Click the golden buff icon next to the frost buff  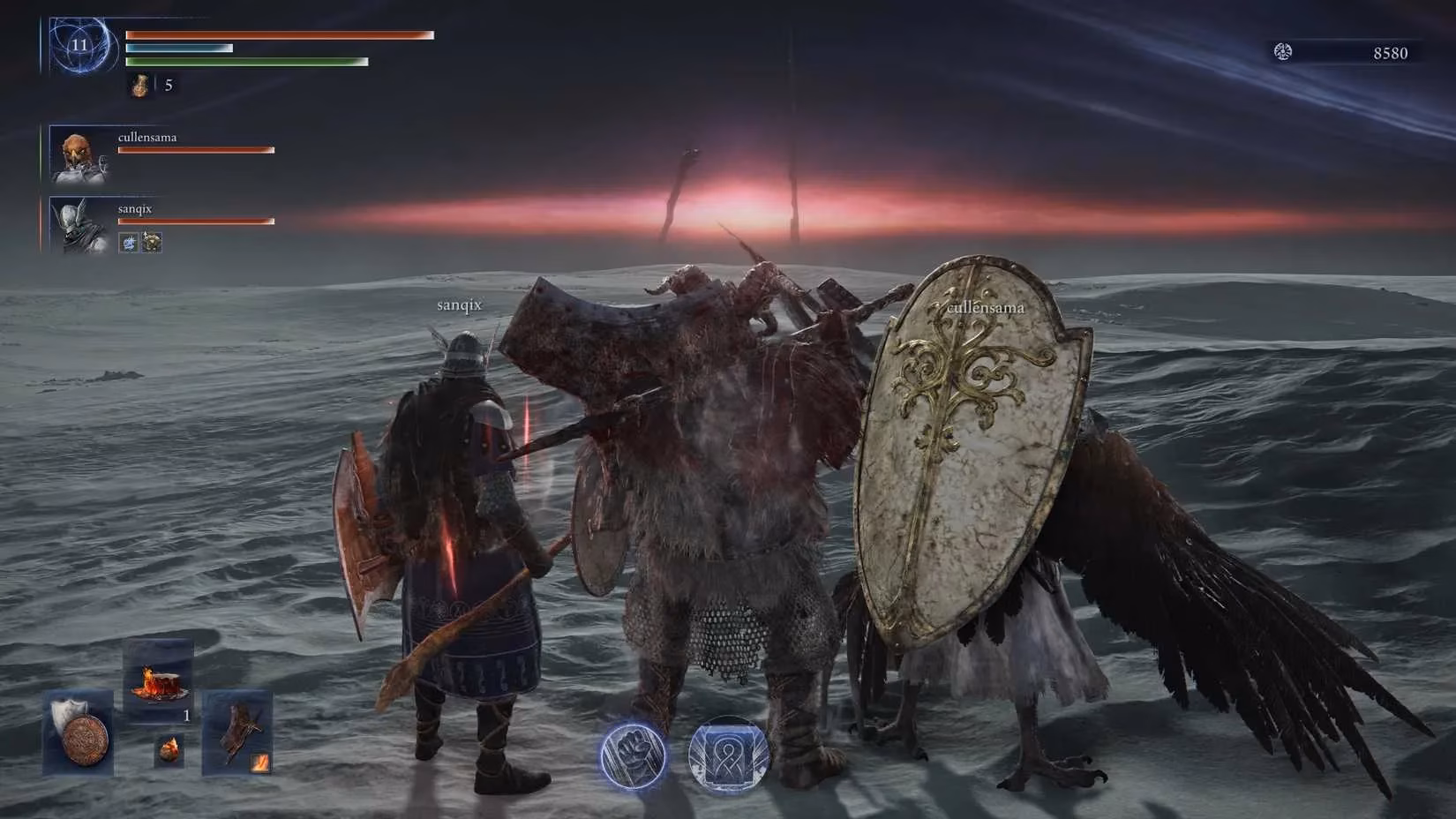click(x=152, y=241)
